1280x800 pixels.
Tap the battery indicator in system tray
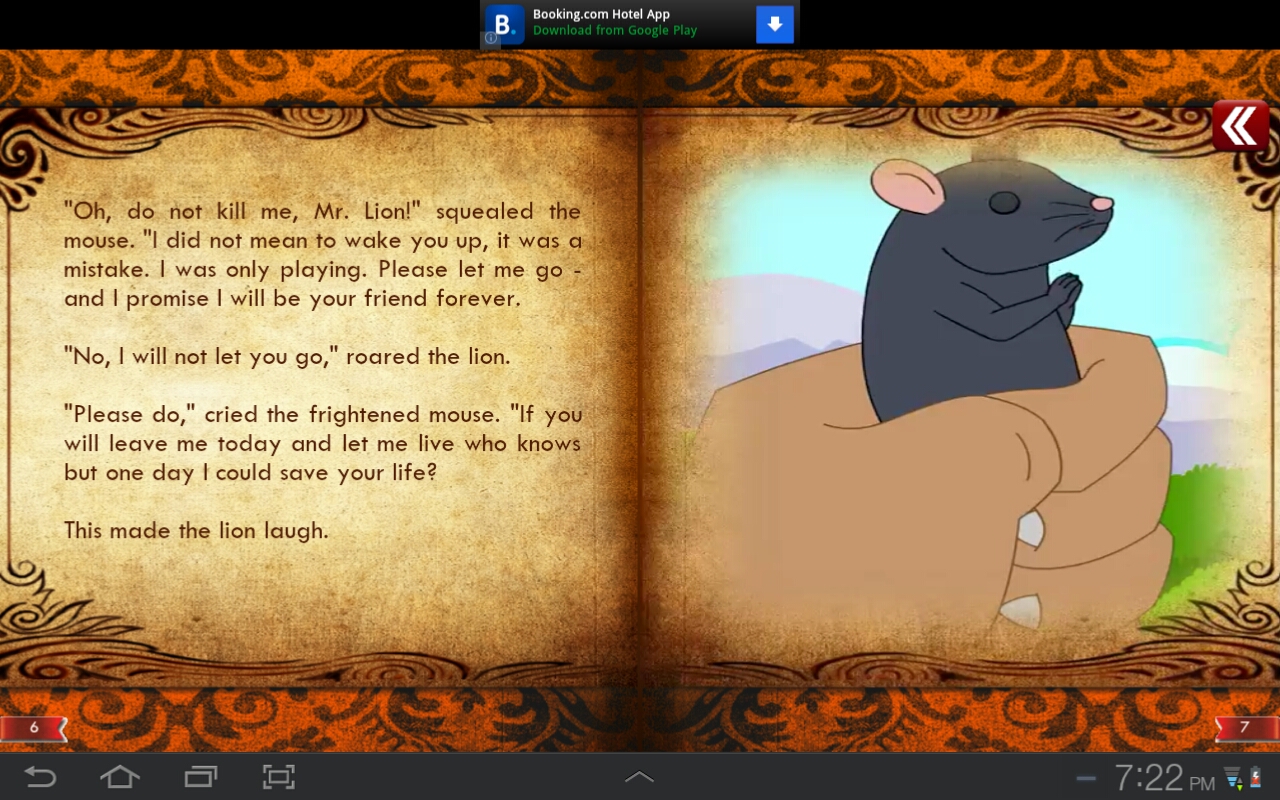(1255, 776)
